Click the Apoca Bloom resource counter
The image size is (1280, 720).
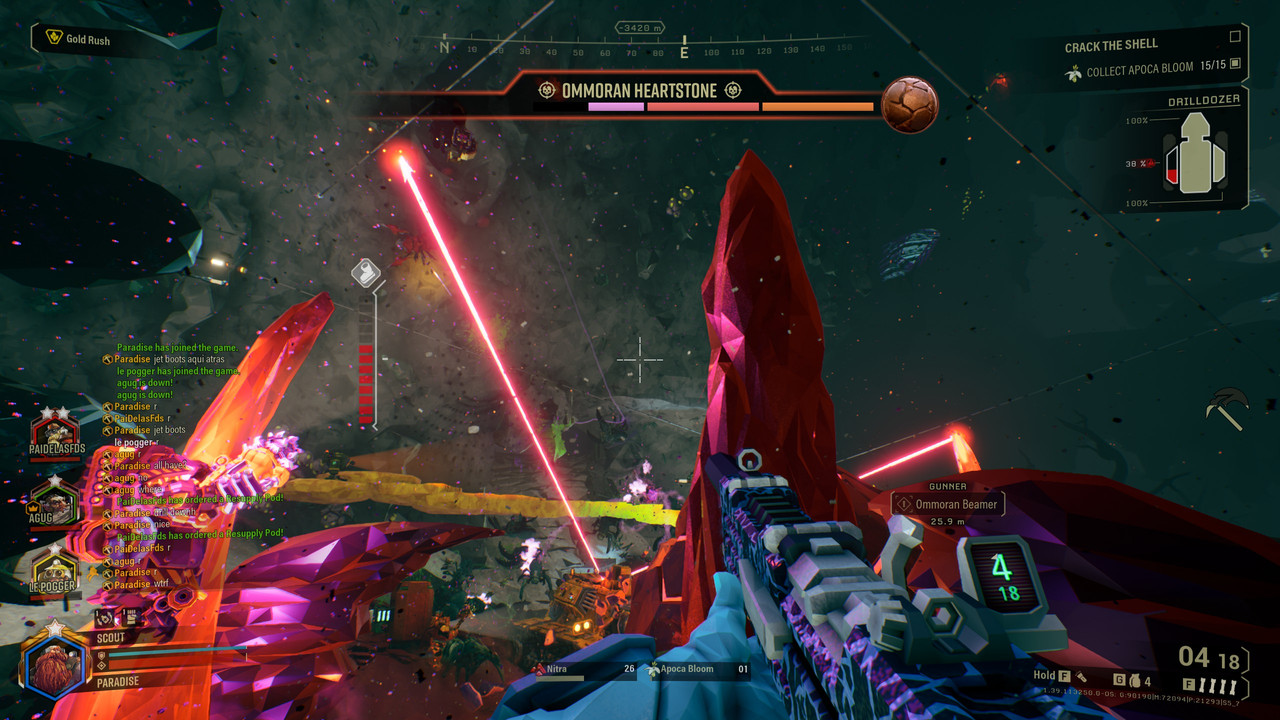[699, 670]
